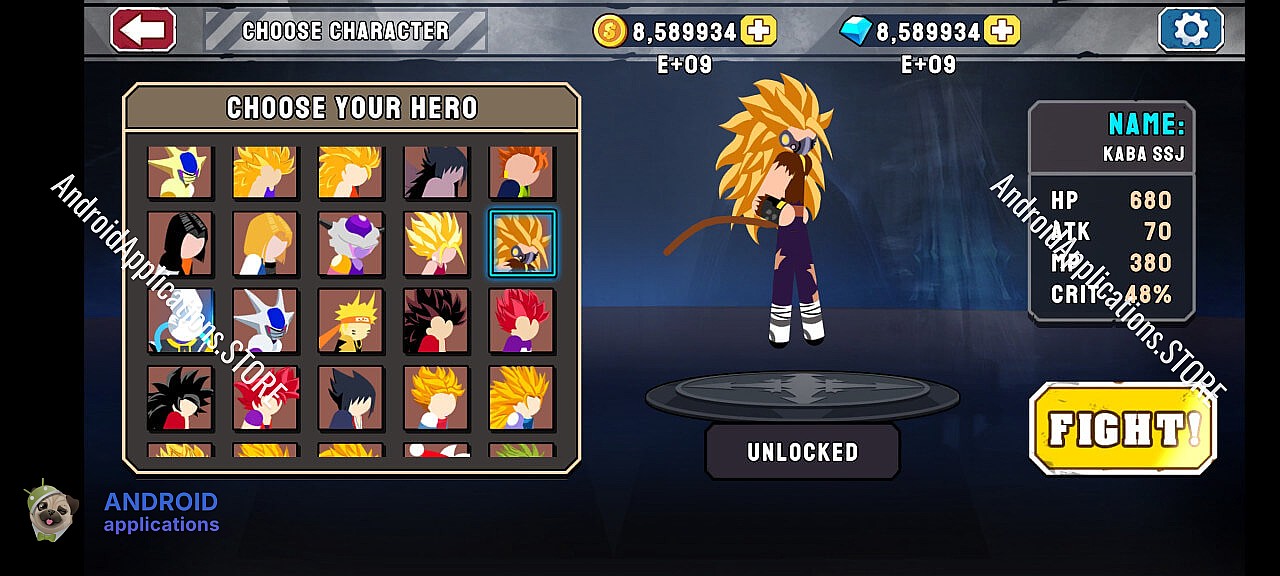Go back with the red arrow button

click(143, 30)
